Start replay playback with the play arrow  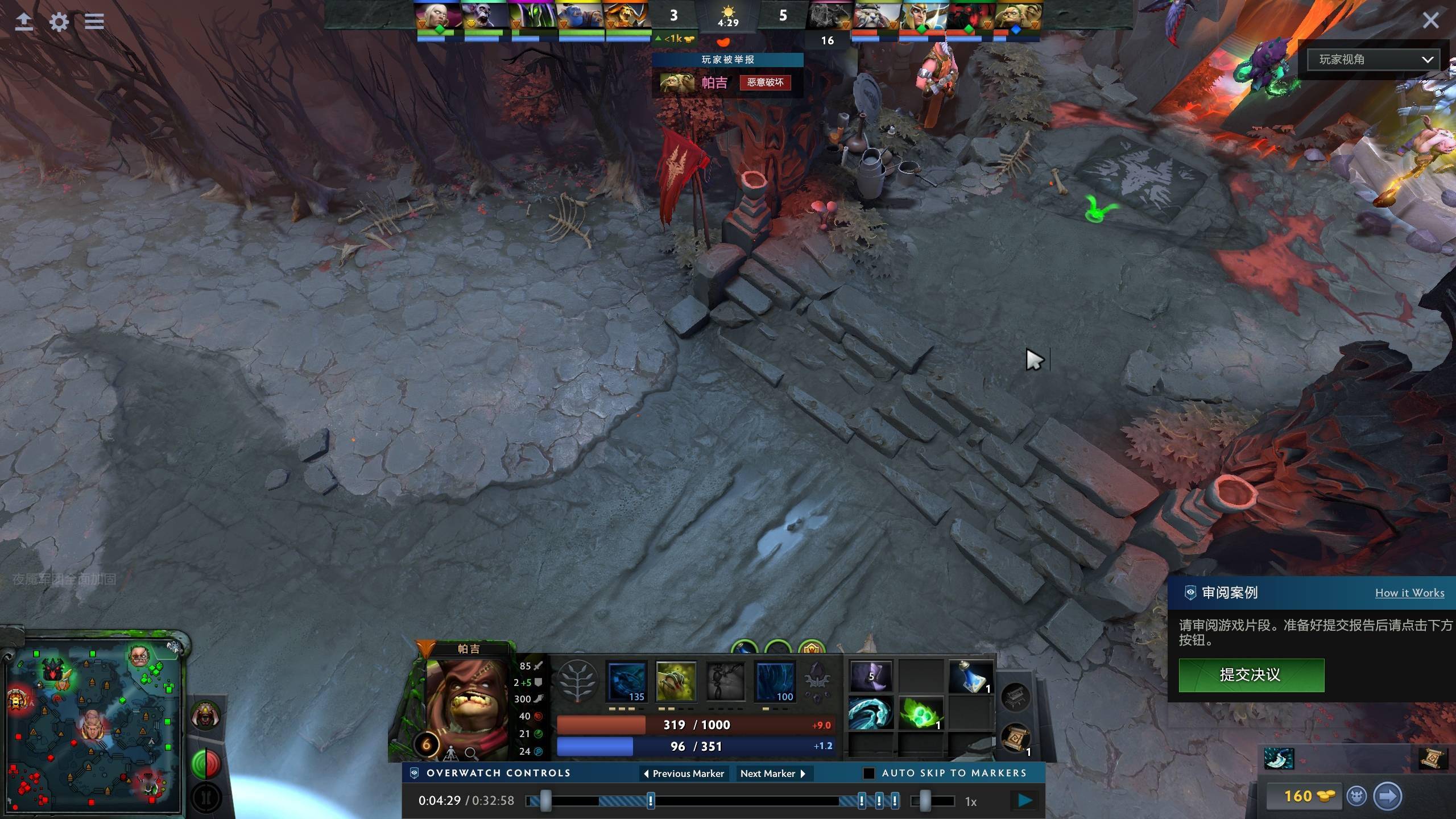tap(1025, 801)
